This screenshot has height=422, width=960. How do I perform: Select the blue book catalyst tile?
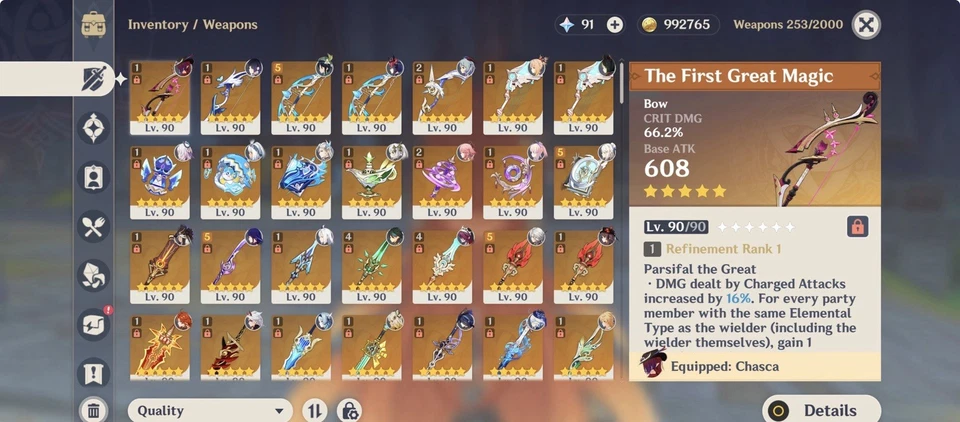point(302,182)
